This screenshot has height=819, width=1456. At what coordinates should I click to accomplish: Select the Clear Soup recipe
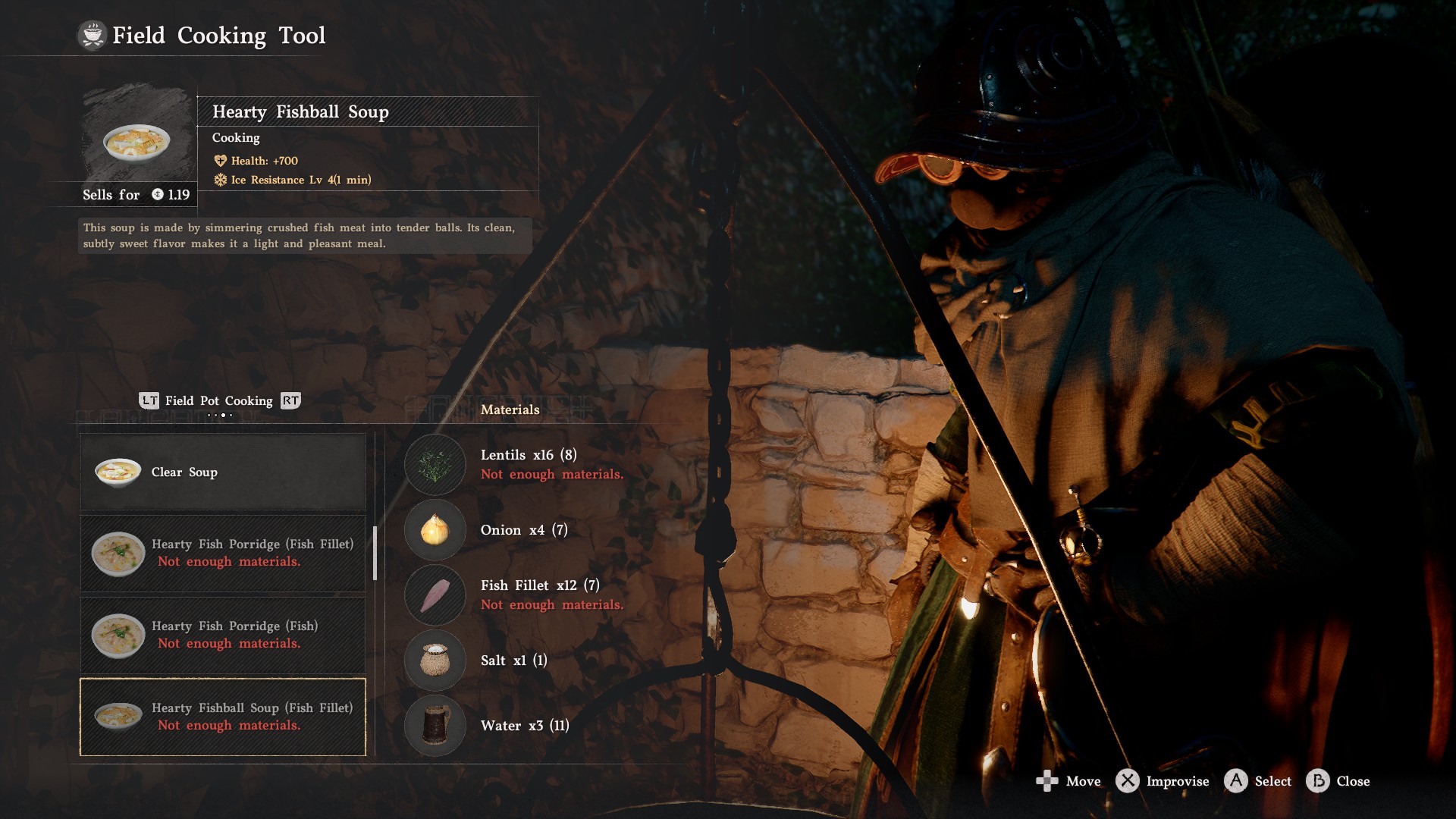[x=223, y=472]
